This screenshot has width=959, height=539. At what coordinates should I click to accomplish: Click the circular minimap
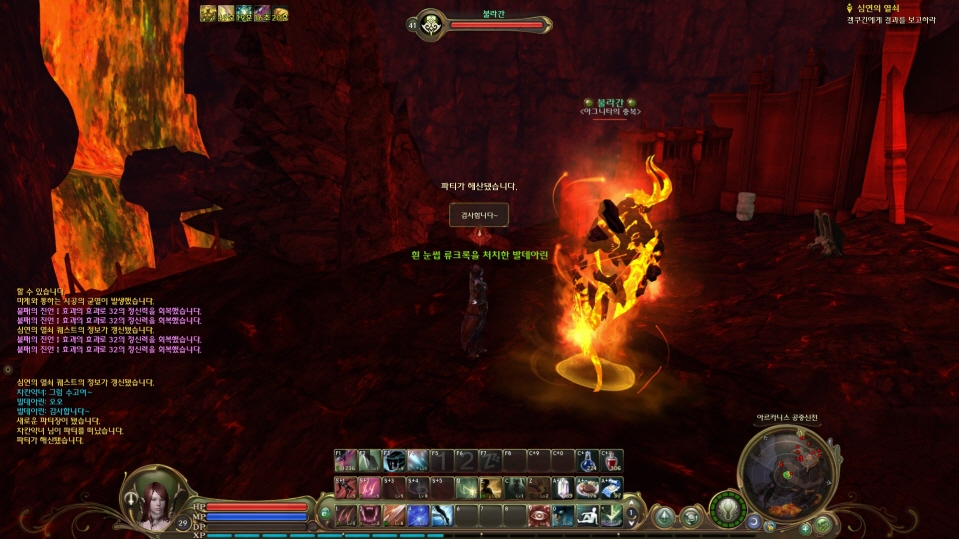coord(784,469)
